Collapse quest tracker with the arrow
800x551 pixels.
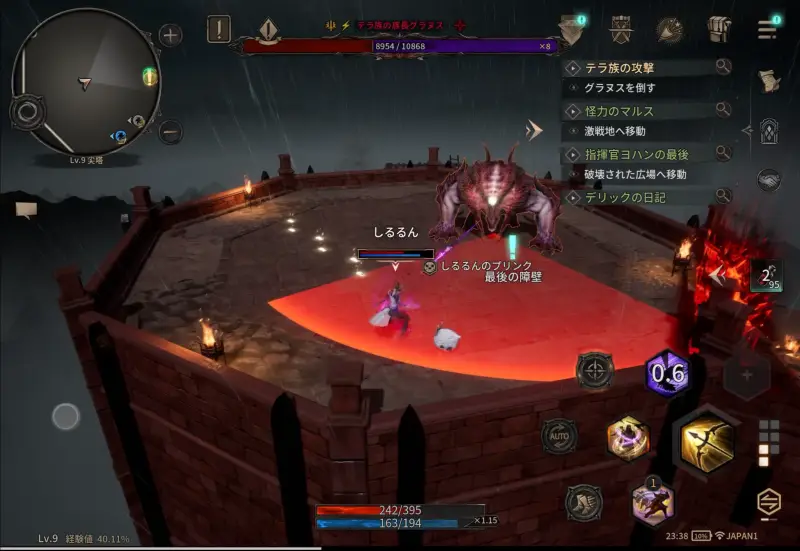click(x=536, y=130)
